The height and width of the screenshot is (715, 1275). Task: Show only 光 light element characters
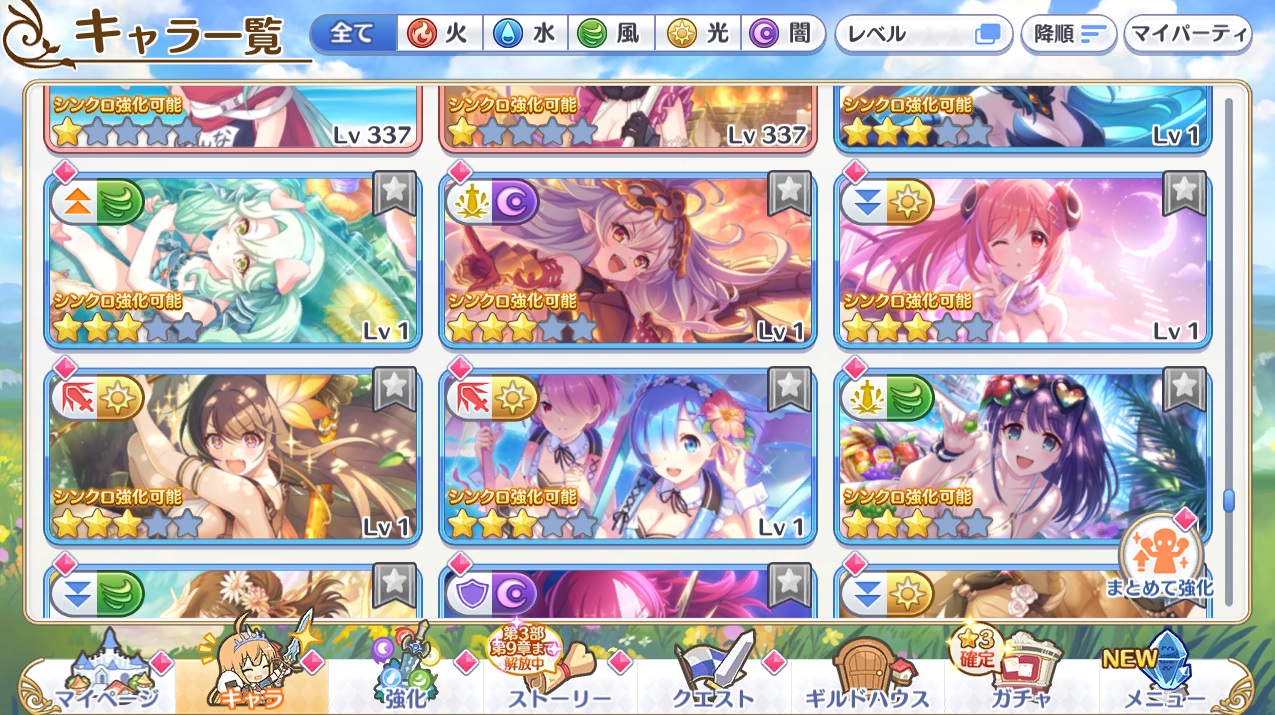pos(699,34)
